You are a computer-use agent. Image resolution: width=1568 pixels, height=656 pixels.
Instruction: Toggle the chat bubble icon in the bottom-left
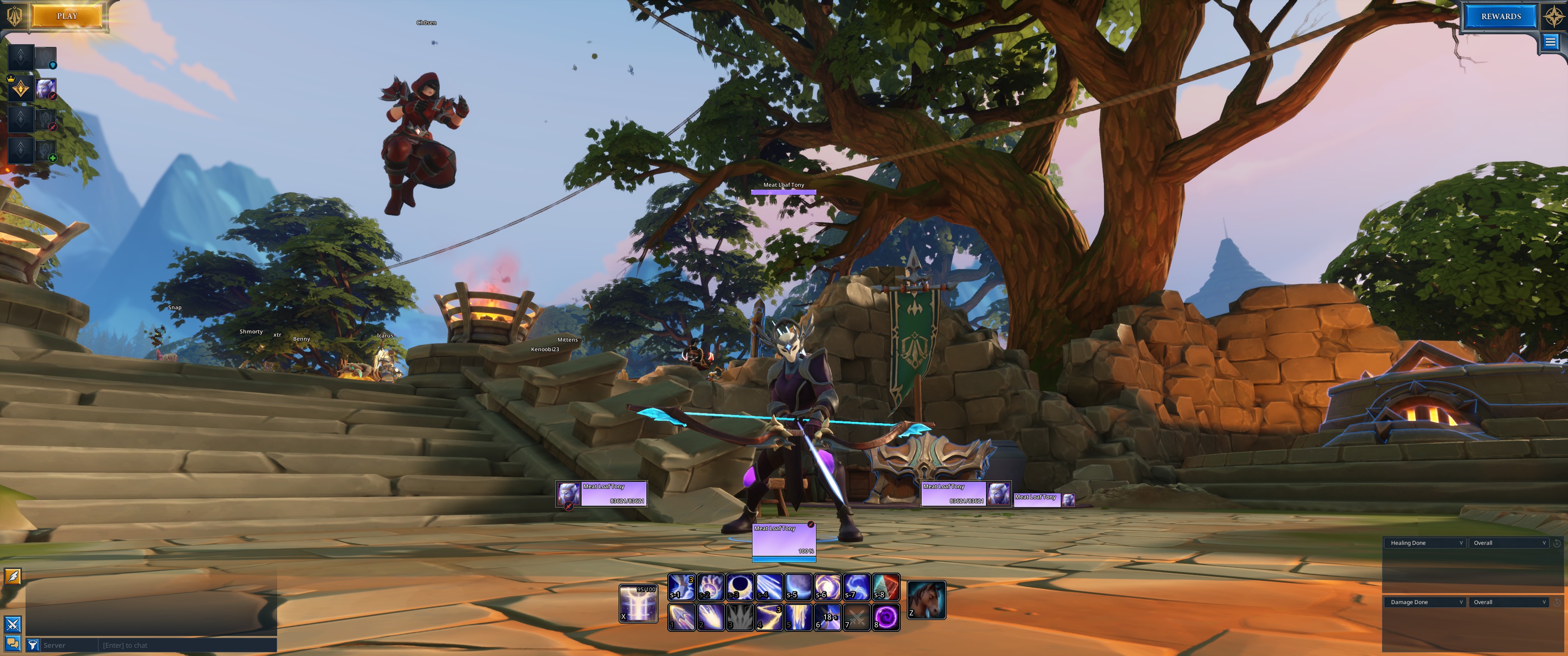click(x=13, y=644)
